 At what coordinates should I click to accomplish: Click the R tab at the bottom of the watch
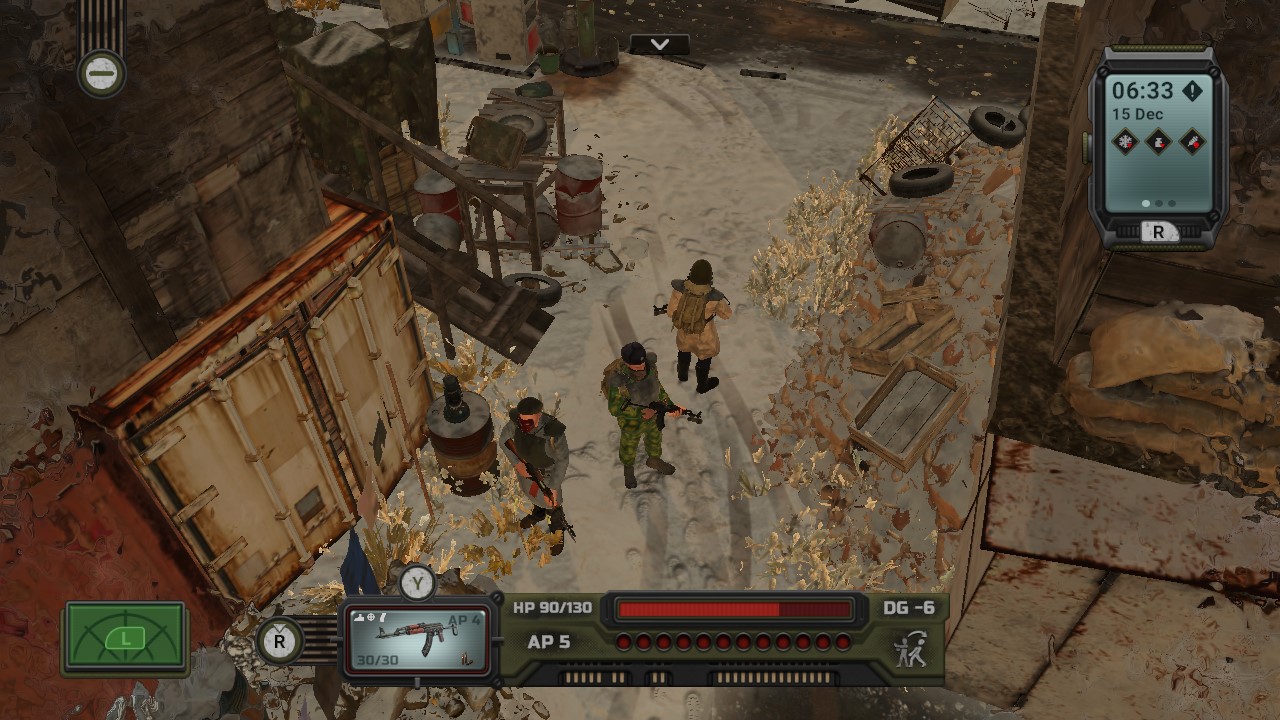pos(1159,231)
